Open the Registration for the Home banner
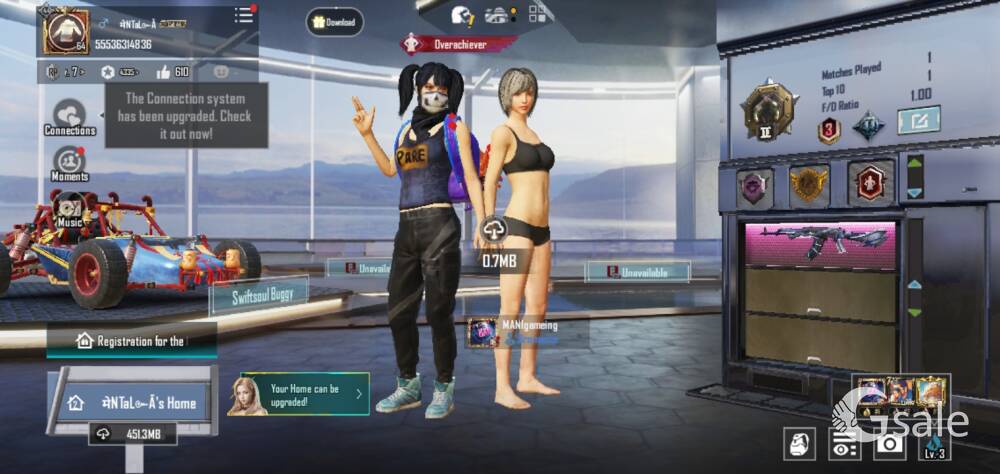The height and width of the screenshot is (474, 1000). pos(131,341)
